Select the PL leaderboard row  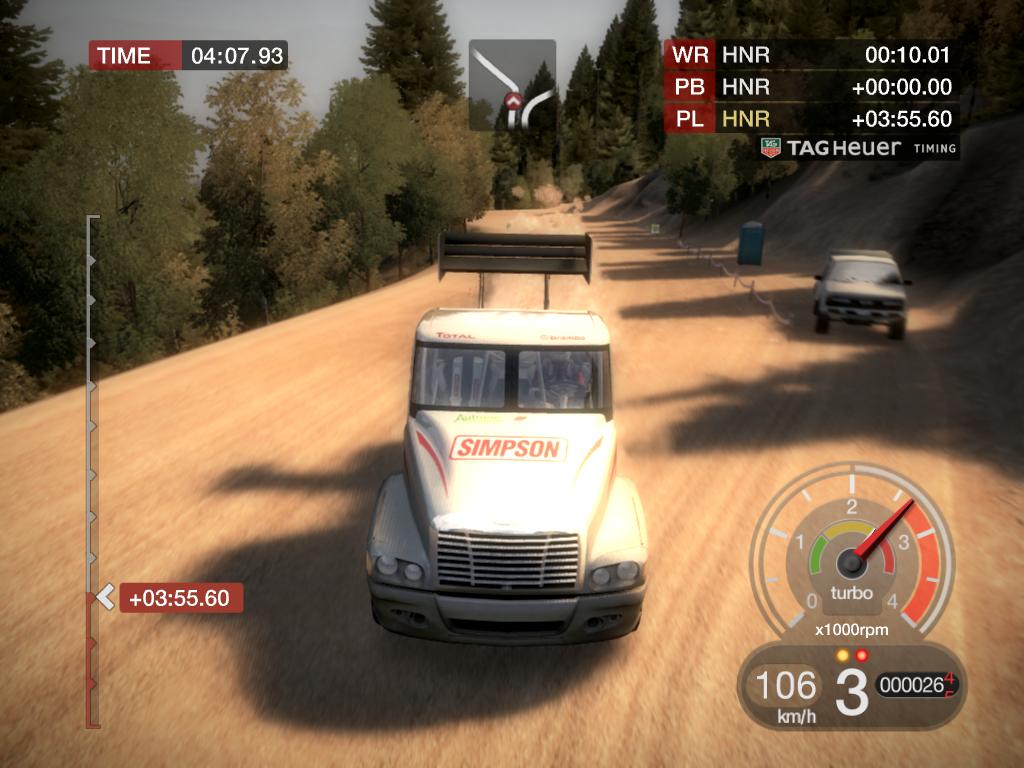tap(810, 119)
